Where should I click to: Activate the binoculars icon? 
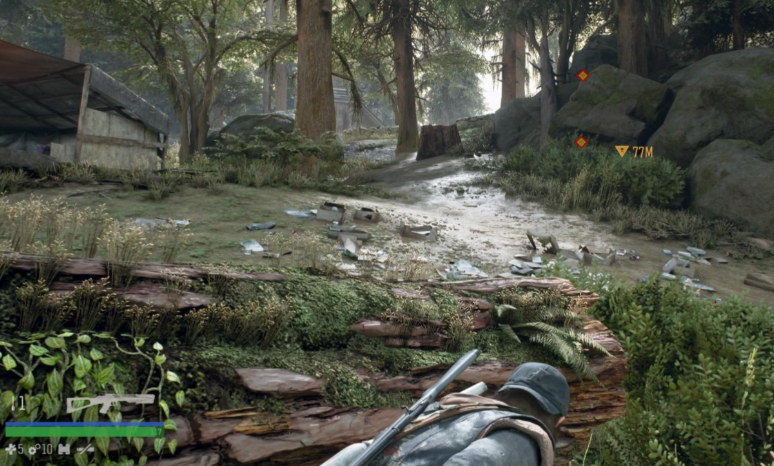(65, 450)
